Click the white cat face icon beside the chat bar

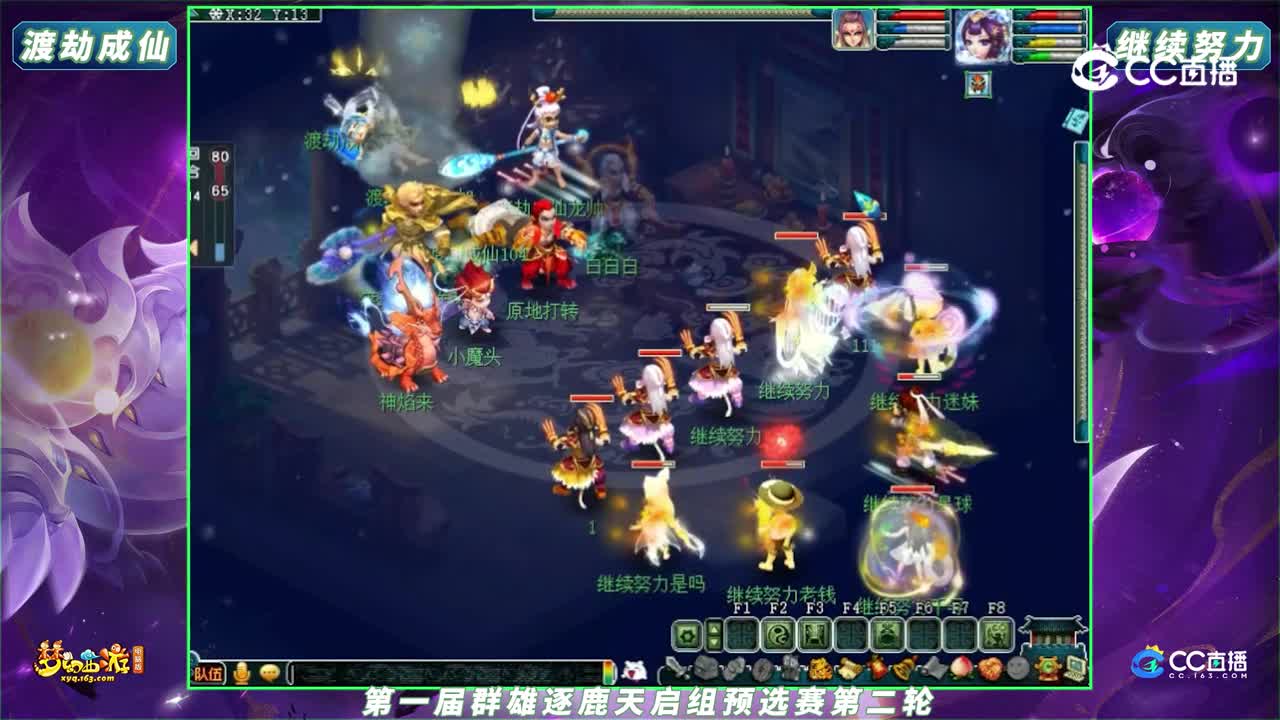634,668
